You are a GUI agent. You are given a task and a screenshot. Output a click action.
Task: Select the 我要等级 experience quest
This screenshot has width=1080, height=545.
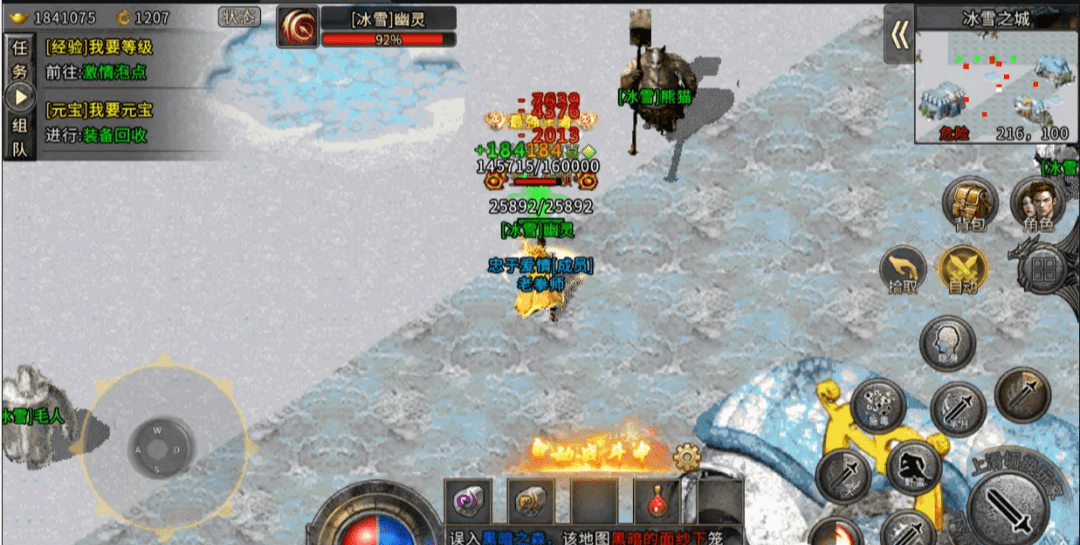click(x=99, y=47)
